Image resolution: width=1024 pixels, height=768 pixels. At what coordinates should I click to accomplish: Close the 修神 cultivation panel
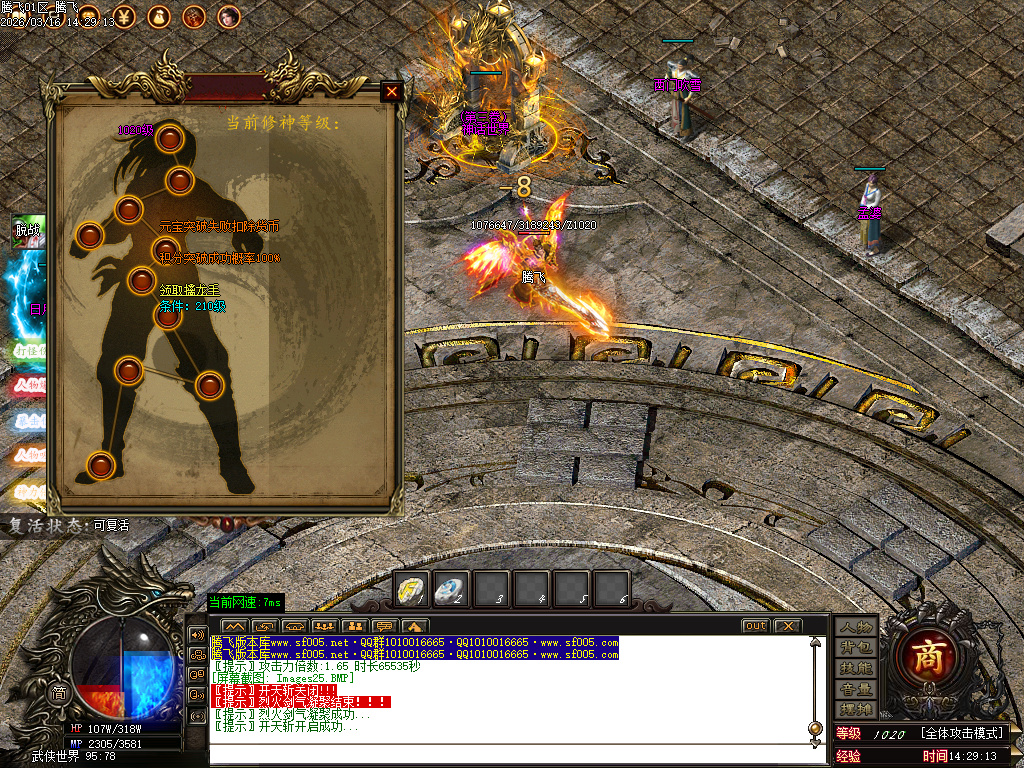[392, 92]
